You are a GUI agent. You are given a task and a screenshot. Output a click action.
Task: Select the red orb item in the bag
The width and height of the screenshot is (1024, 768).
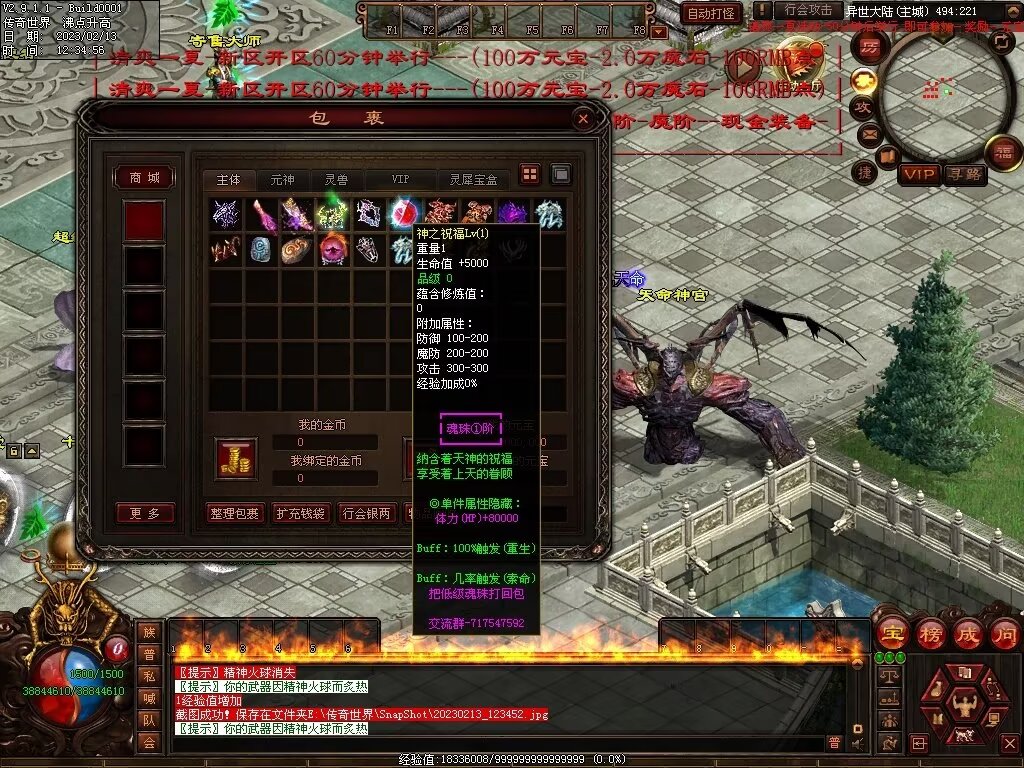(404, 213)
